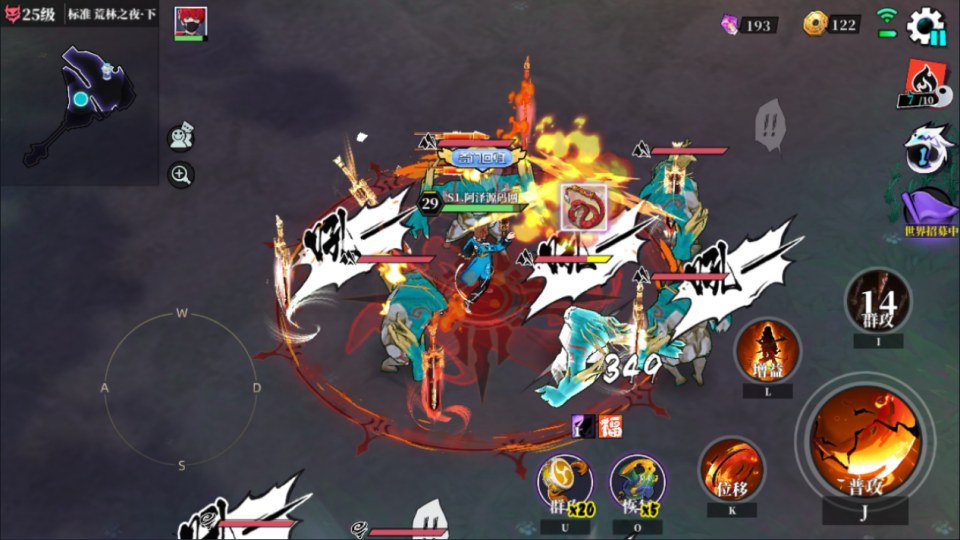Open the 世界招募中 recruitment flag

tap(930, 212)
